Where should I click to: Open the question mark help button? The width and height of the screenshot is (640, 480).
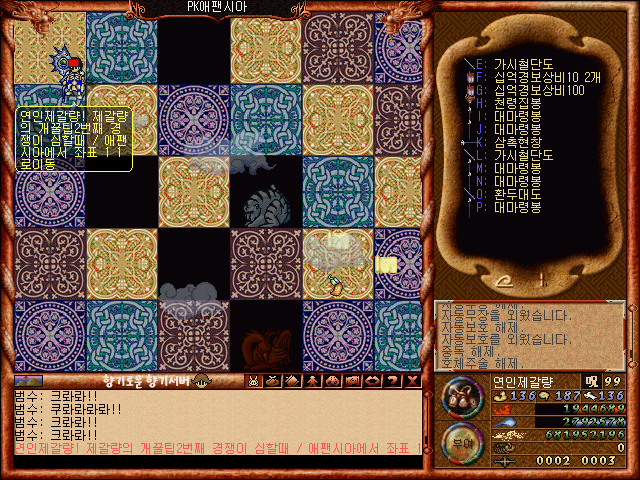pyautogui.click(x=393, y=380)
